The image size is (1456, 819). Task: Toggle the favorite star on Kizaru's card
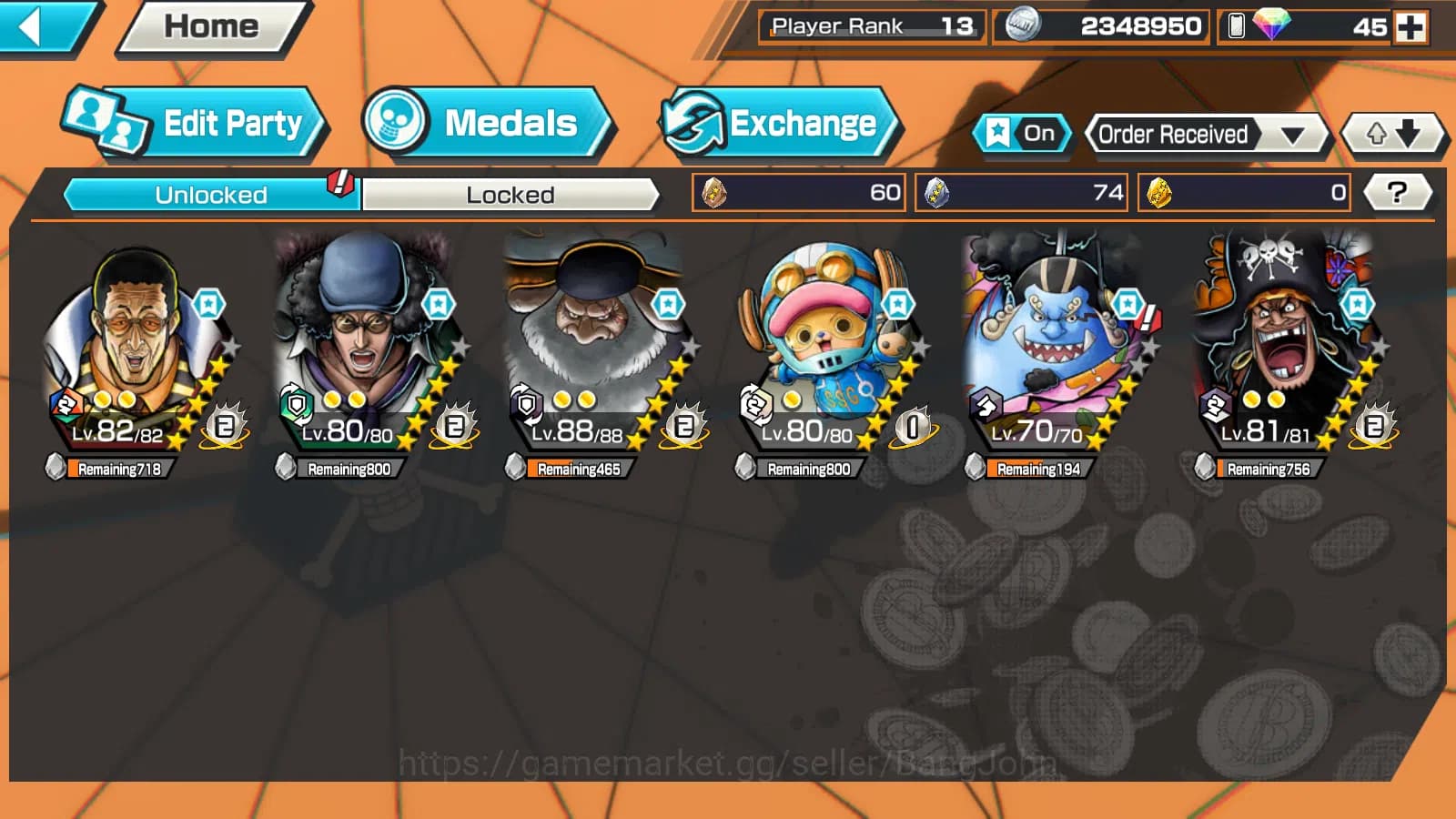210,305
